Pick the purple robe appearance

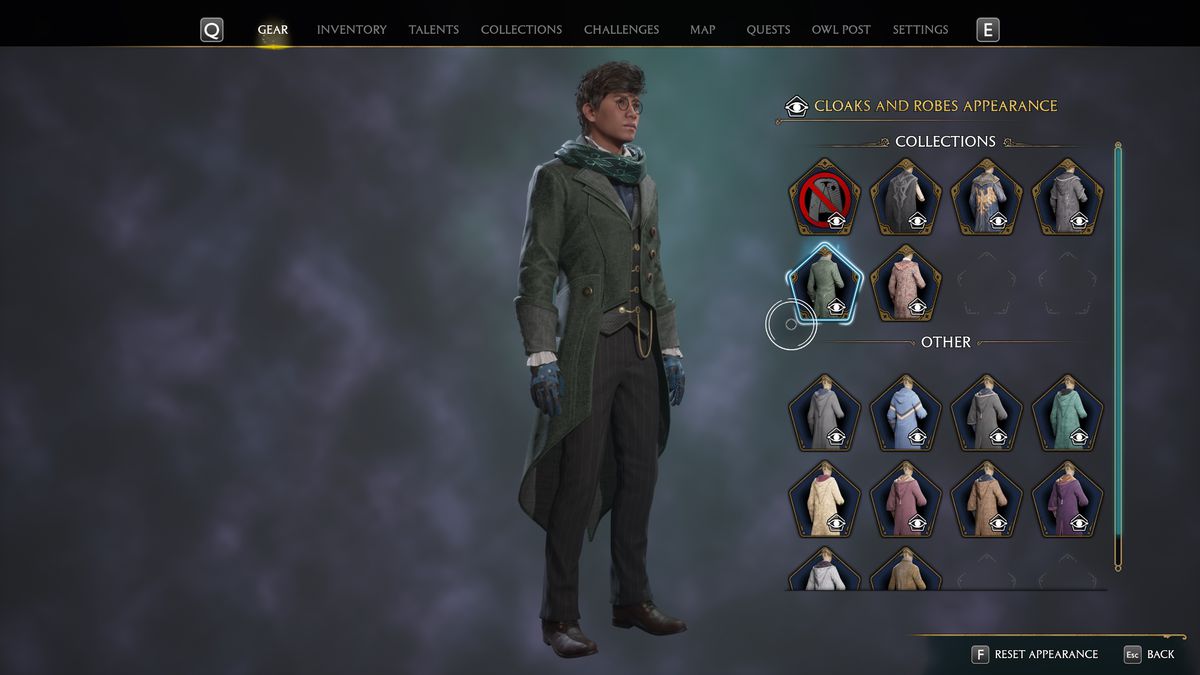[1067, 499]
